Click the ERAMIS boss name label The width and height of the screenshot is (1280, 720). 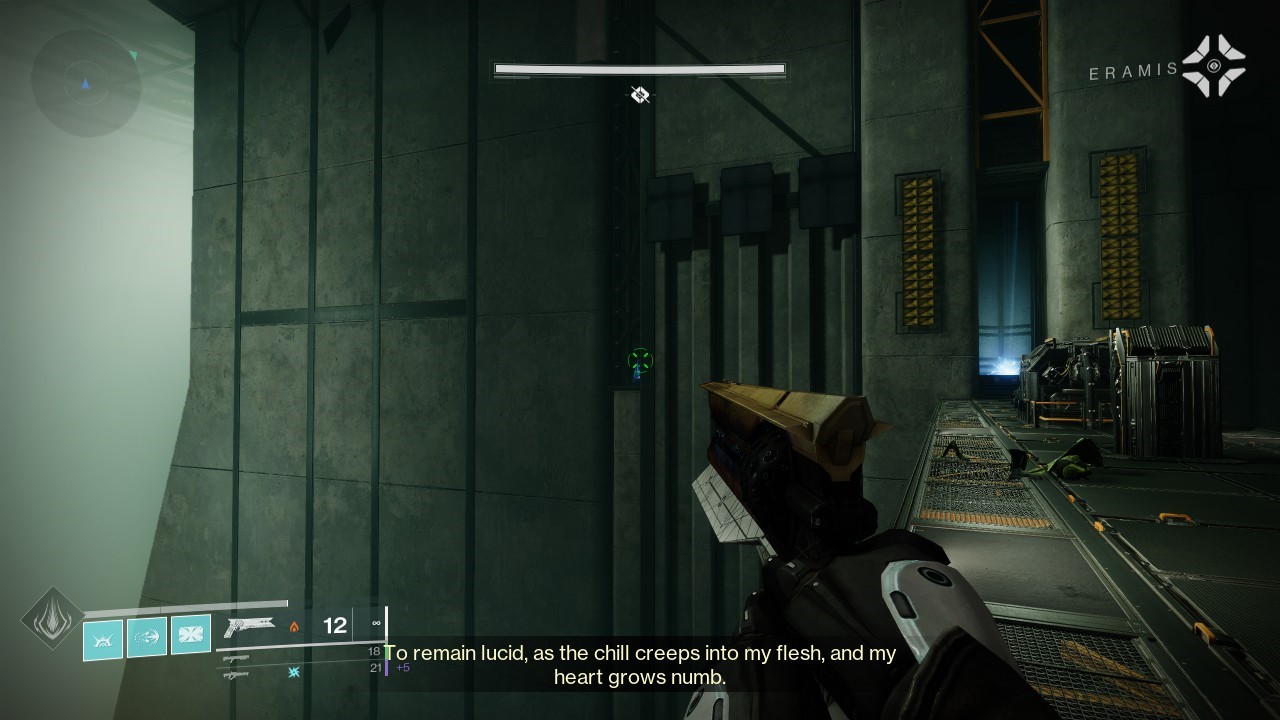click(x=1132, y=71)
